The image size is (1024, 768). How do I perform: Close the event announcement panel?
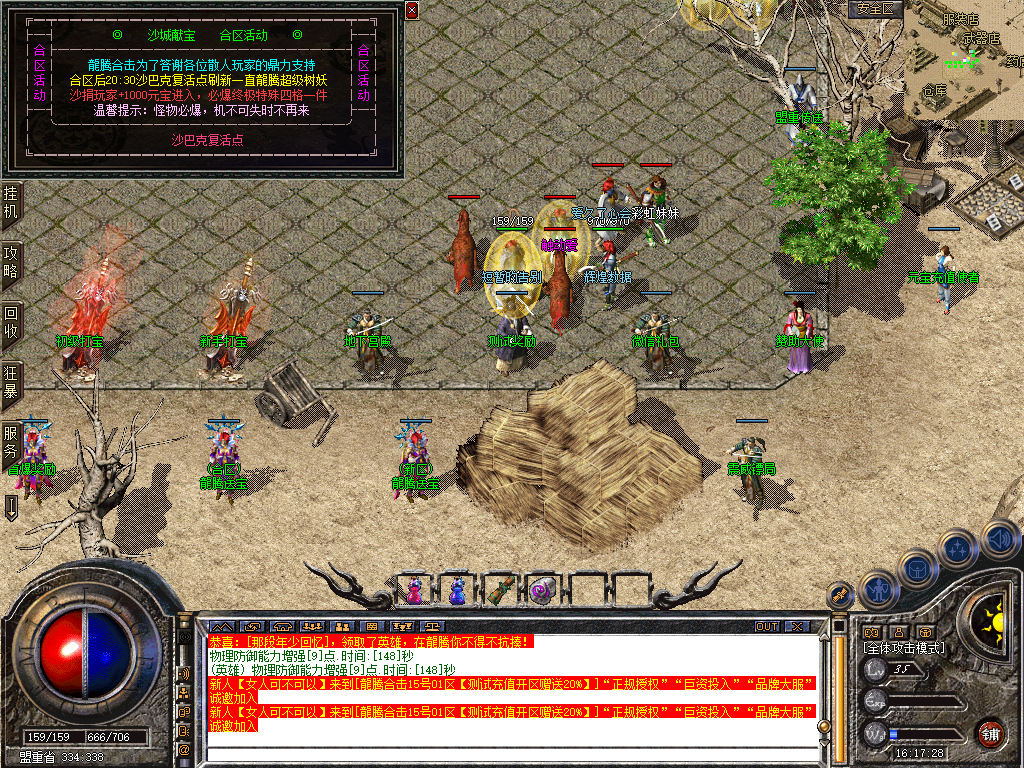(412, 10)
